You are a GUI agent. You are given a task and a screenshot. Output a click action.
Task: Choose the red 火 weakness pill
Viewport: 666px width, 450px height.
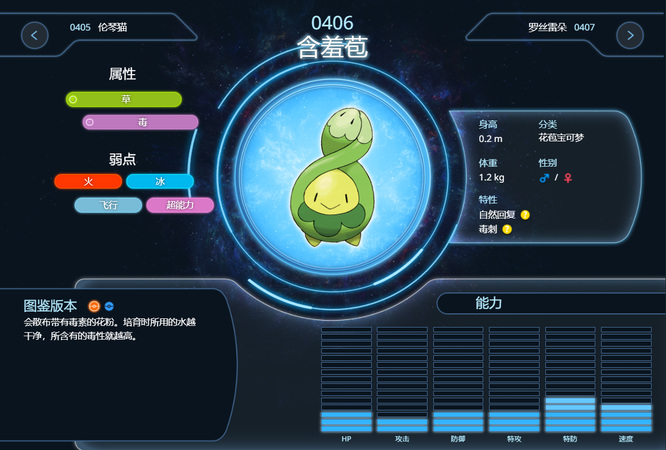(x=88, y=181)
